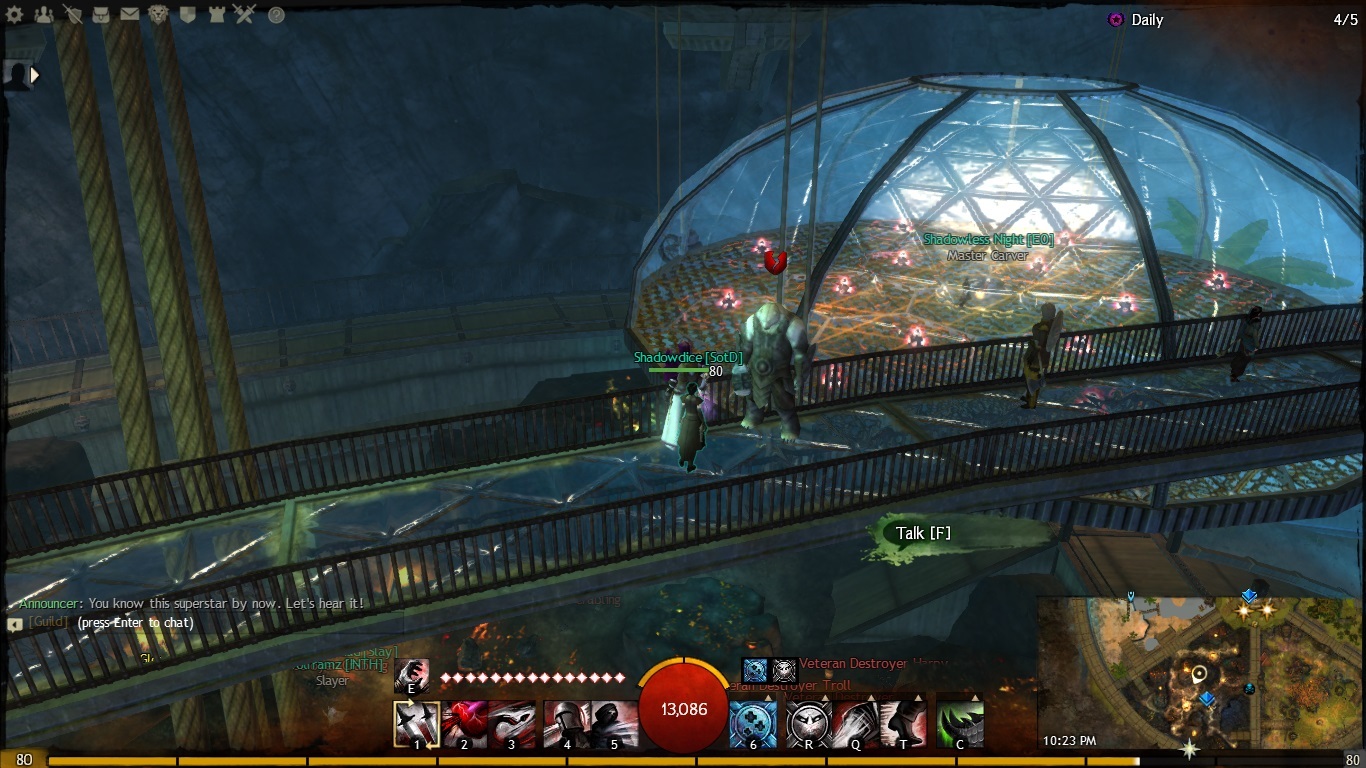Viewport: 1366px width, 768px height.
Task: Open the PvP crossed swords icon
Action: coord(245,15)
